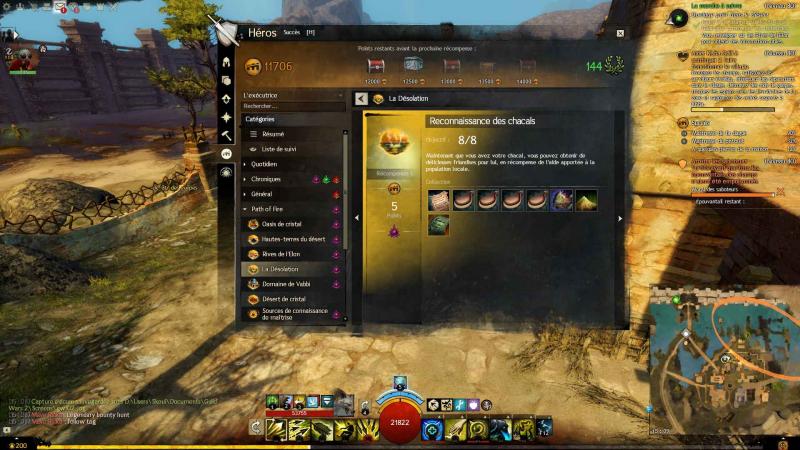
Task: Select Oasis de cristal achievements
Action: [x=281, y=224]
